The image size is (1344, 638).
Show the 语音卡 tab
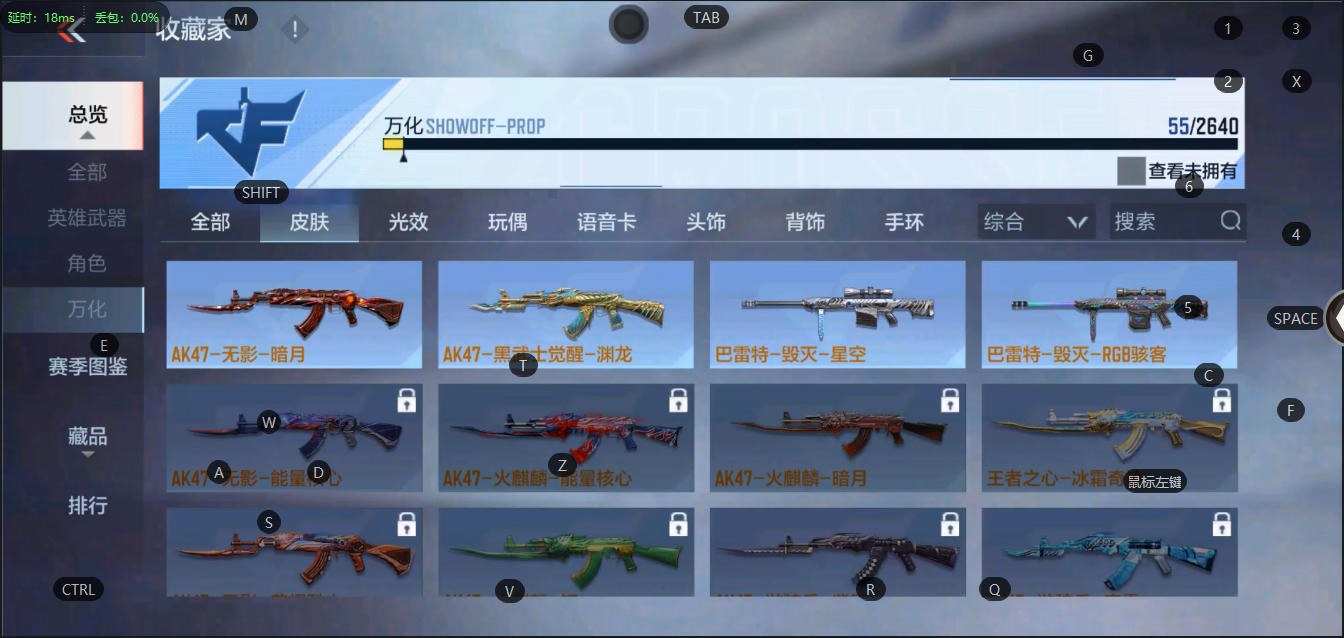tap(606, 222)
